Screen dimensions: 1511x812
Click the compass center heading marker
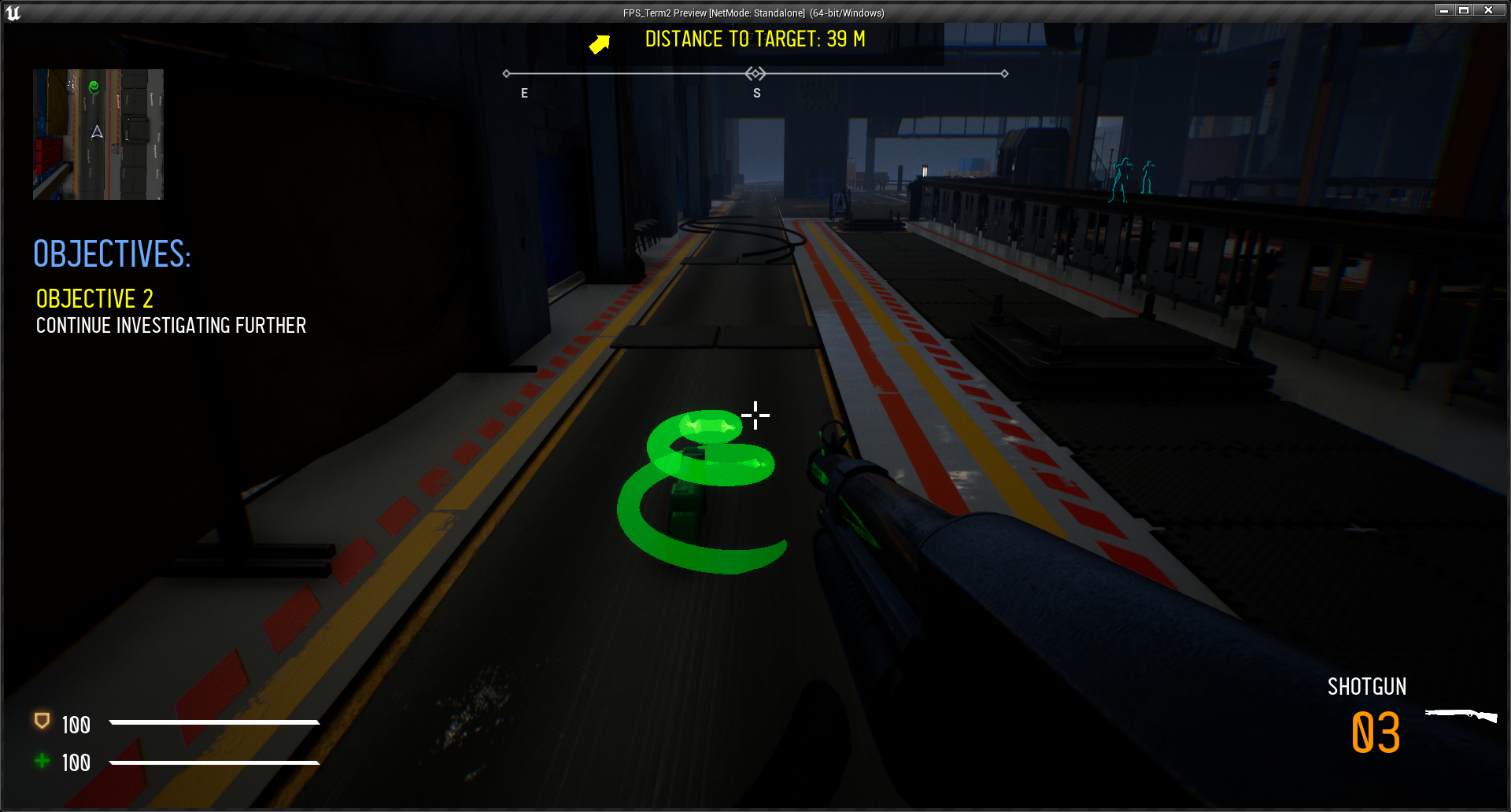point(755,74)
